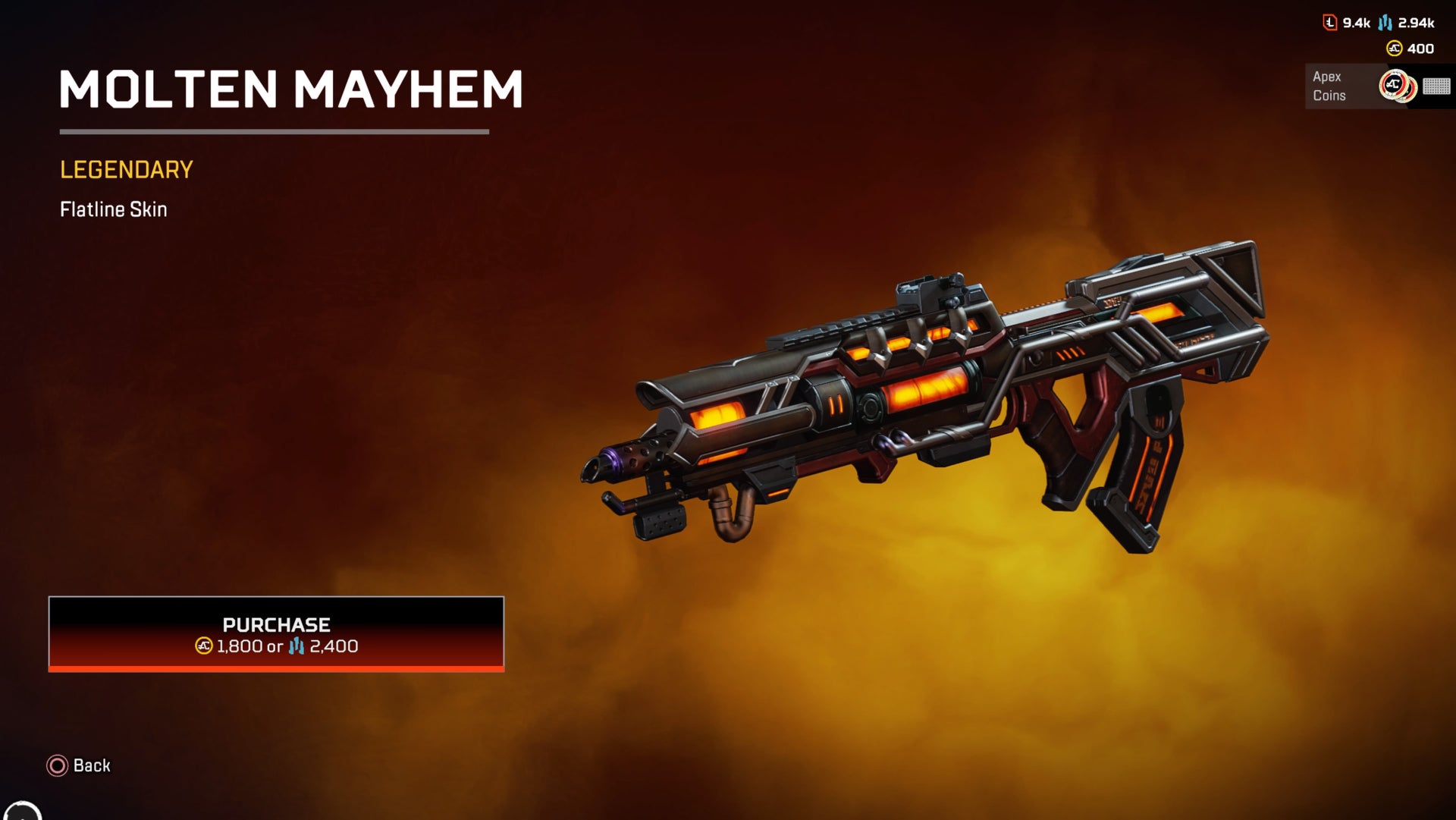
Task: Click the stacked Apex Coins artwork in the banner
Action: coord(1395,86)
